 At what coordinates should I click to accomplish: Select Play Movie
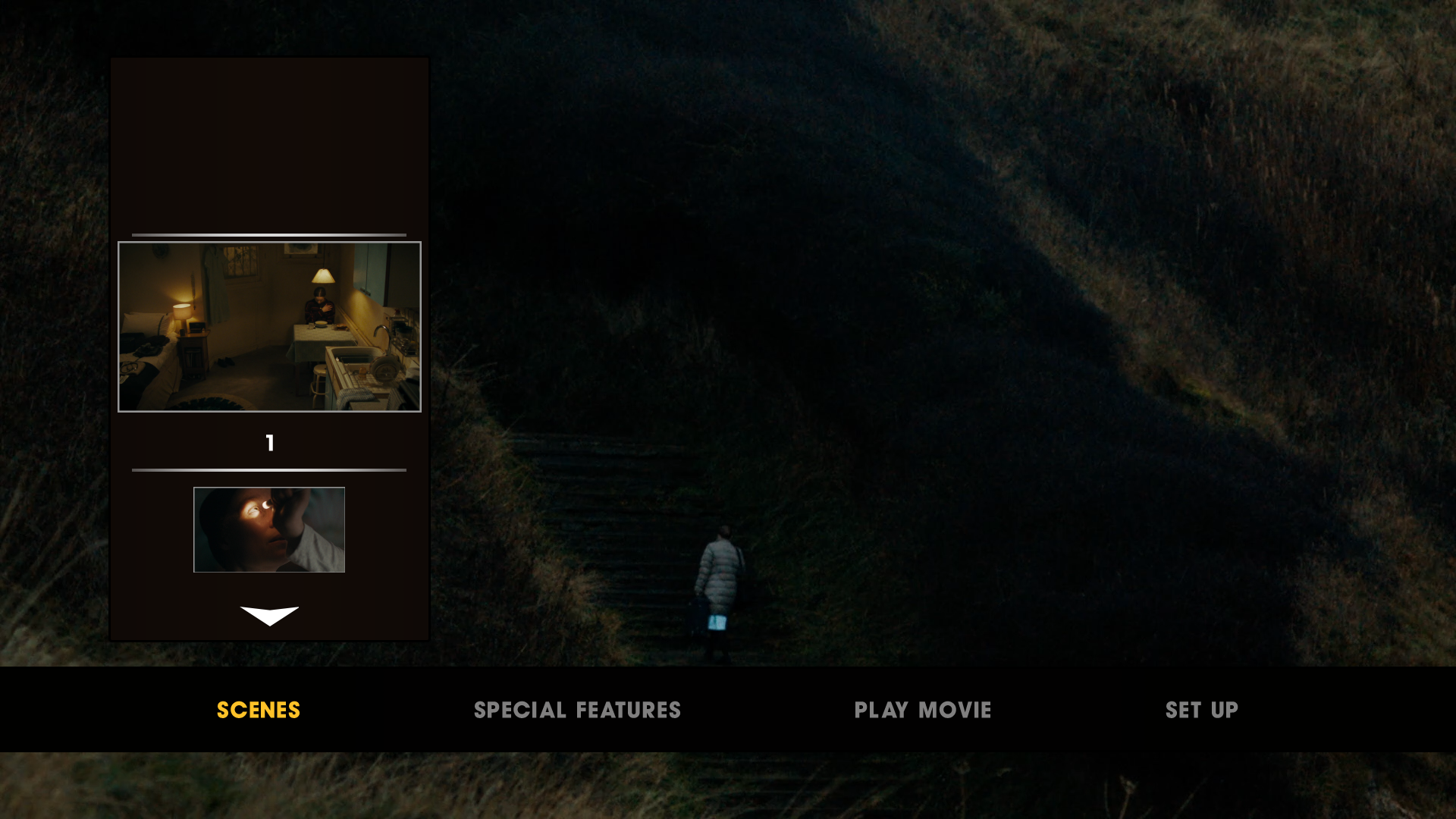point(922,710)
